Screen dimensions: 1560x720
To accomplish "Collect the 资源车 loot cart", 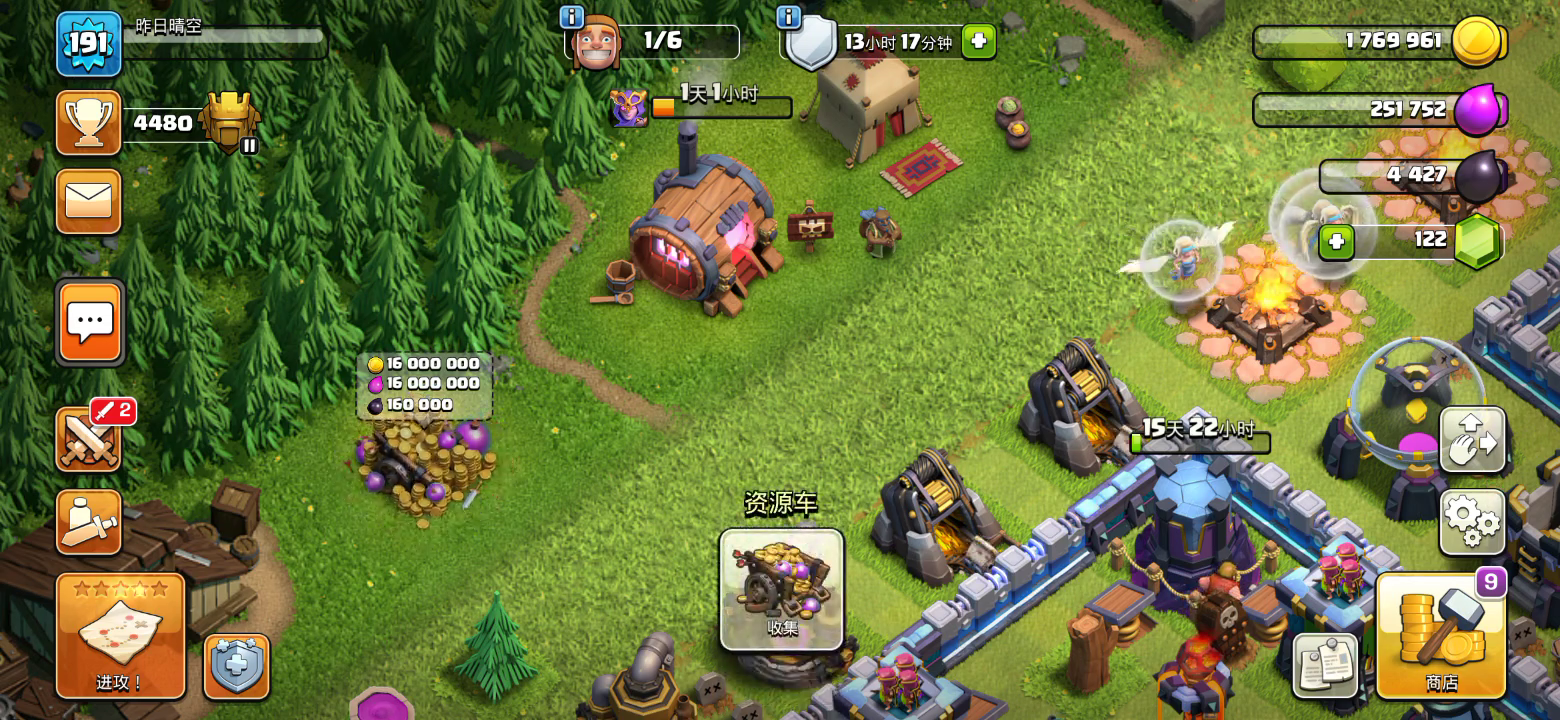I will pyautogui.click(x=781, y=589).
